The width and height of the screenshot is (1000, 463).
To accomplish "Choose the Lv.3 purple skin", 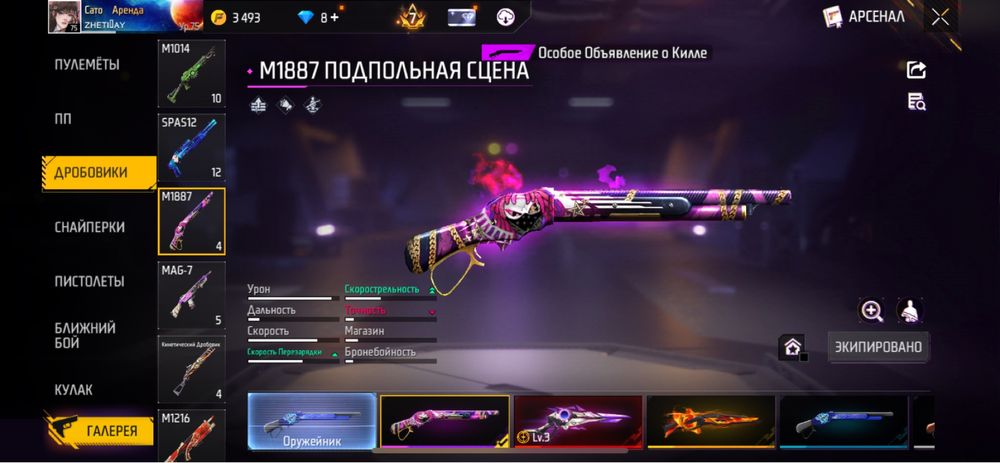I will coord(578,420).
